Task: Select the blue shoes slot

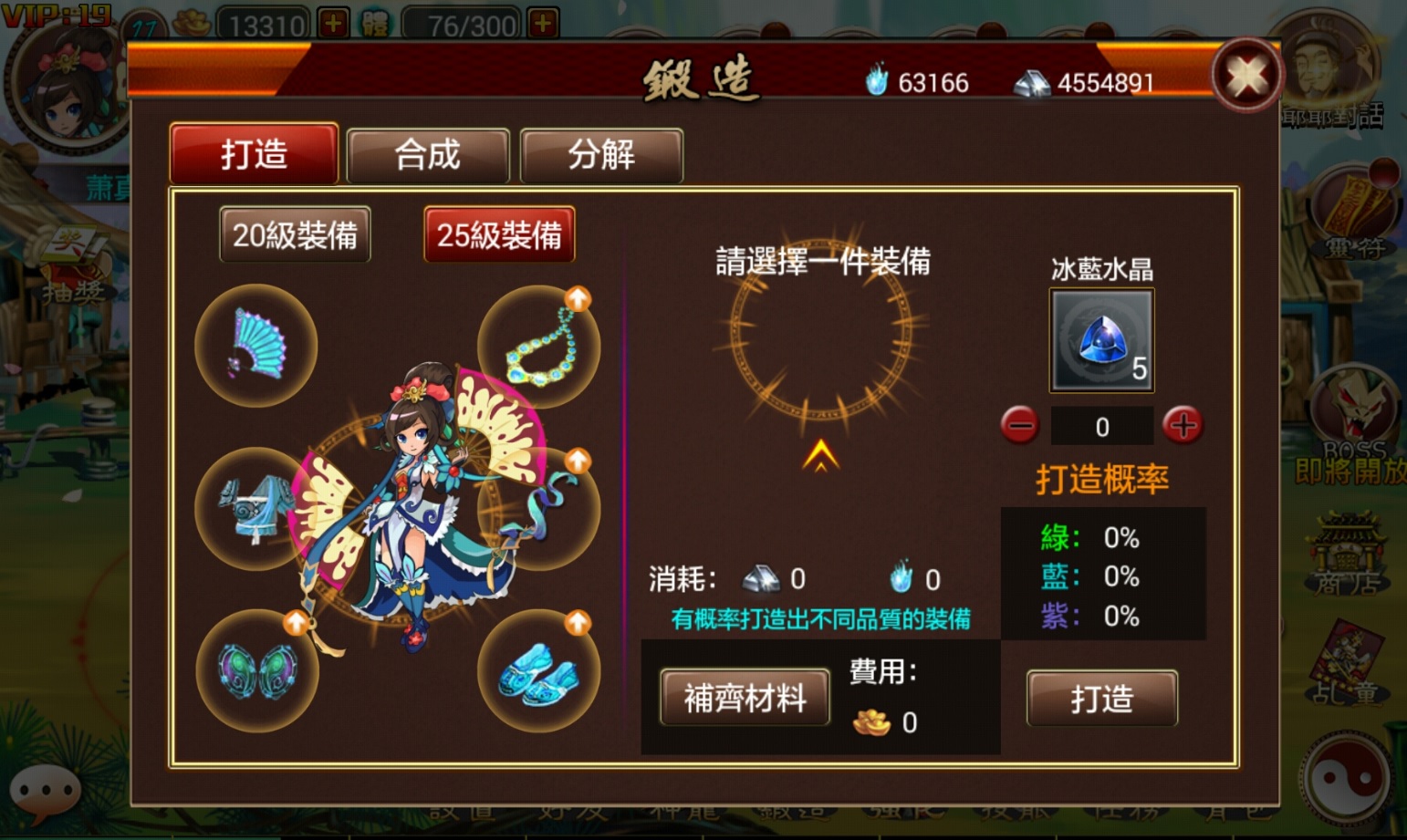Action: [x=538, y=672]
